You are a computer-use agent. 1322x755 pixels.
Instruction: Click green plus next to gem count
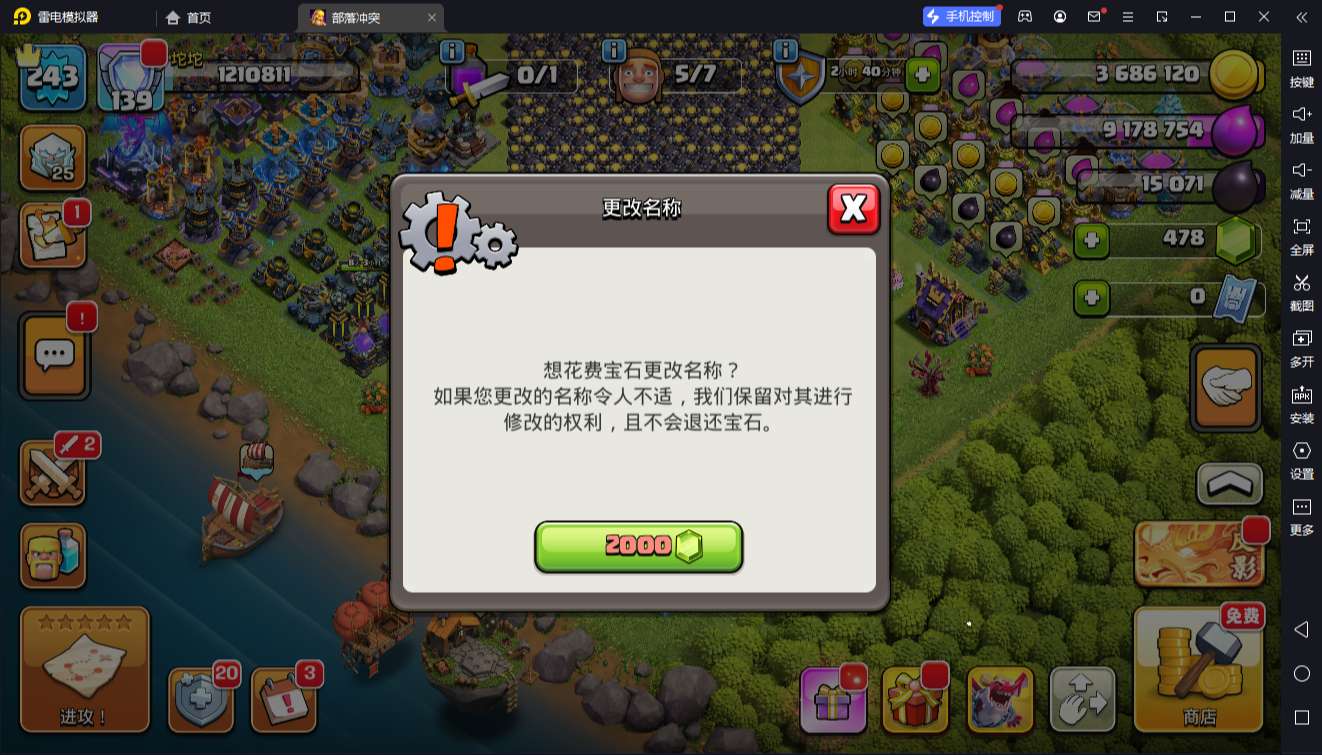1090,240
